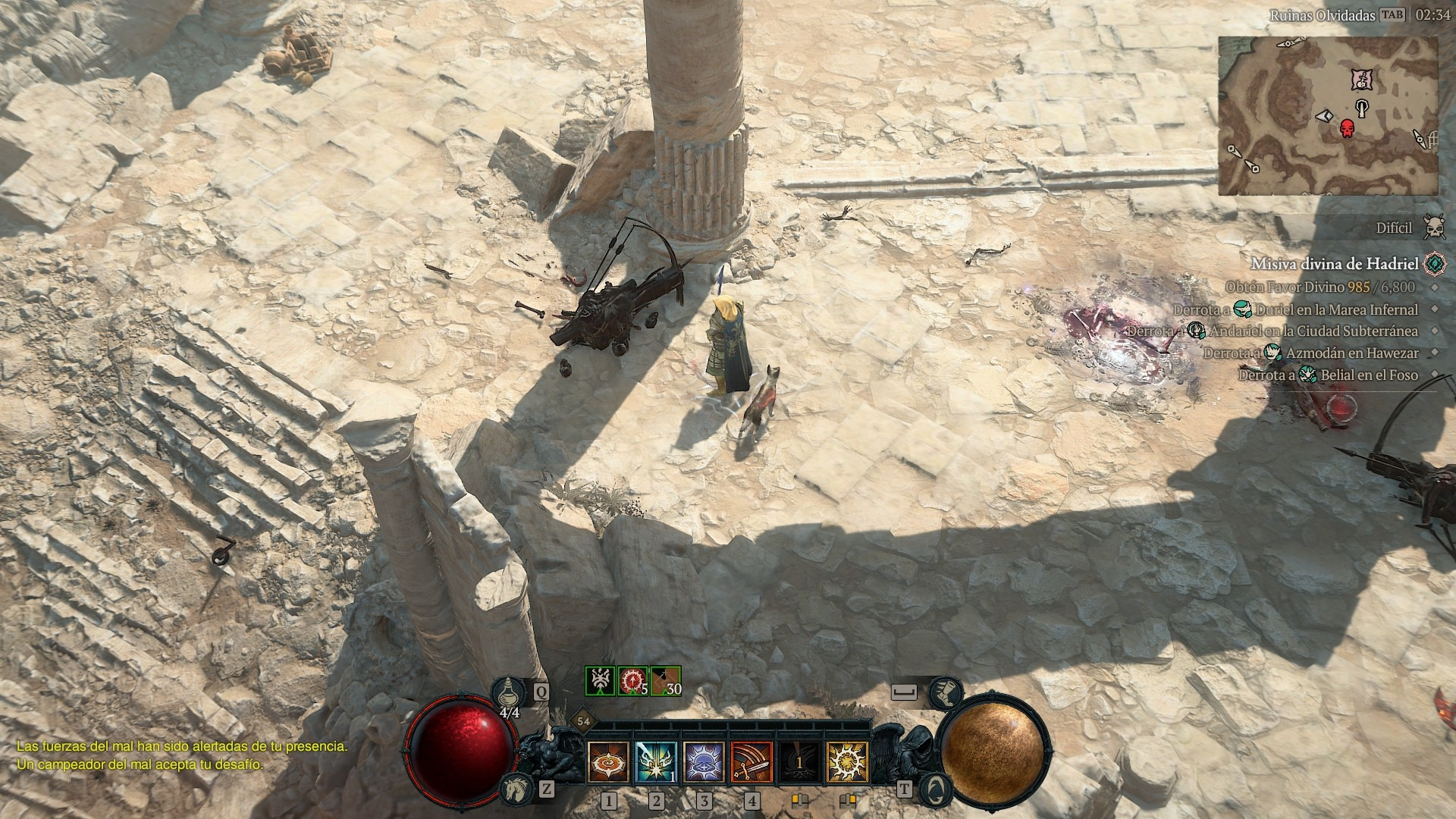Use the red sword slash skill
The image size is (1456, 819).
(x=752, y=761)
